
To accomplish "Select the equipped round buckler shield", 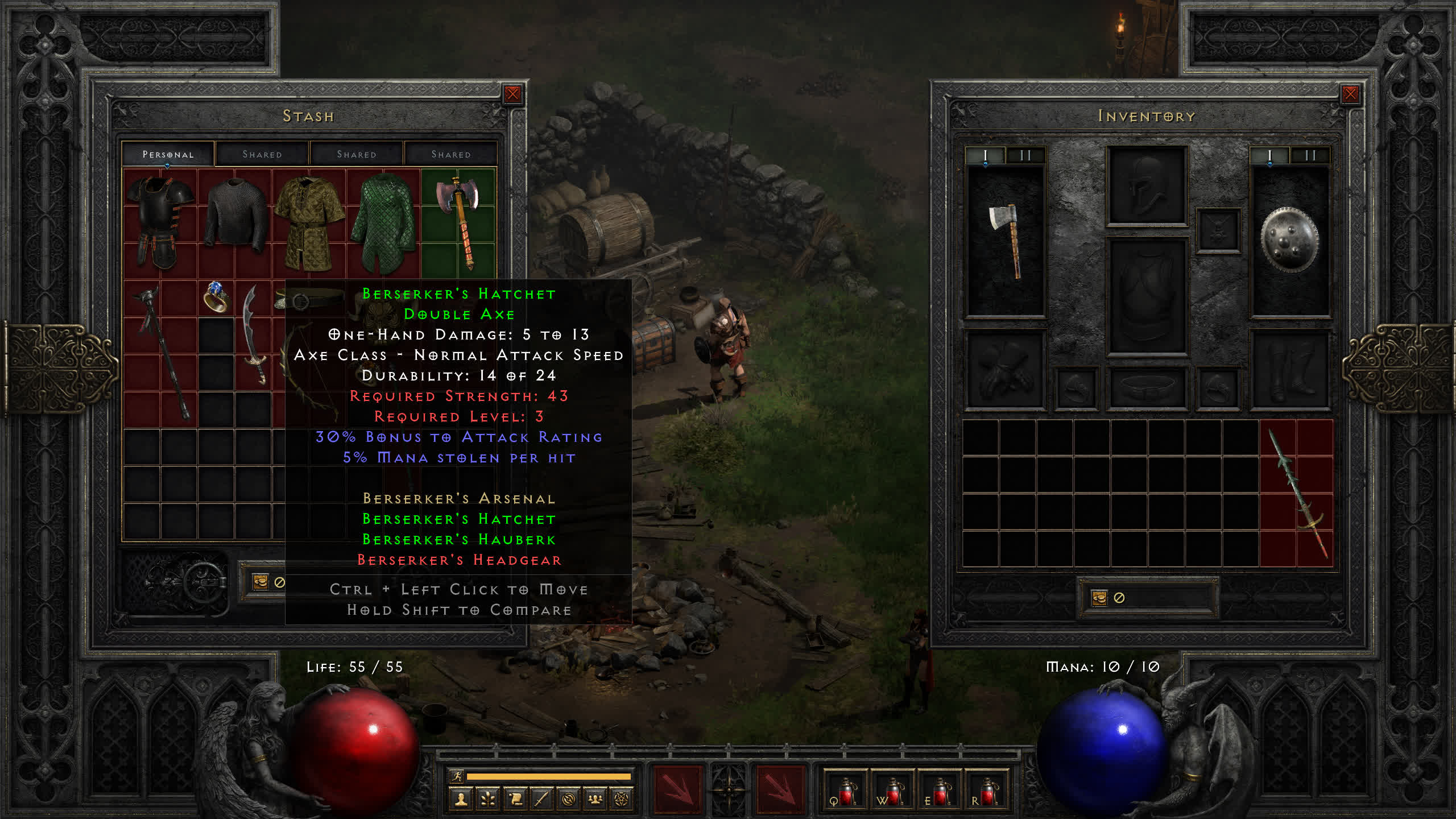I will tap(1289, 240).
